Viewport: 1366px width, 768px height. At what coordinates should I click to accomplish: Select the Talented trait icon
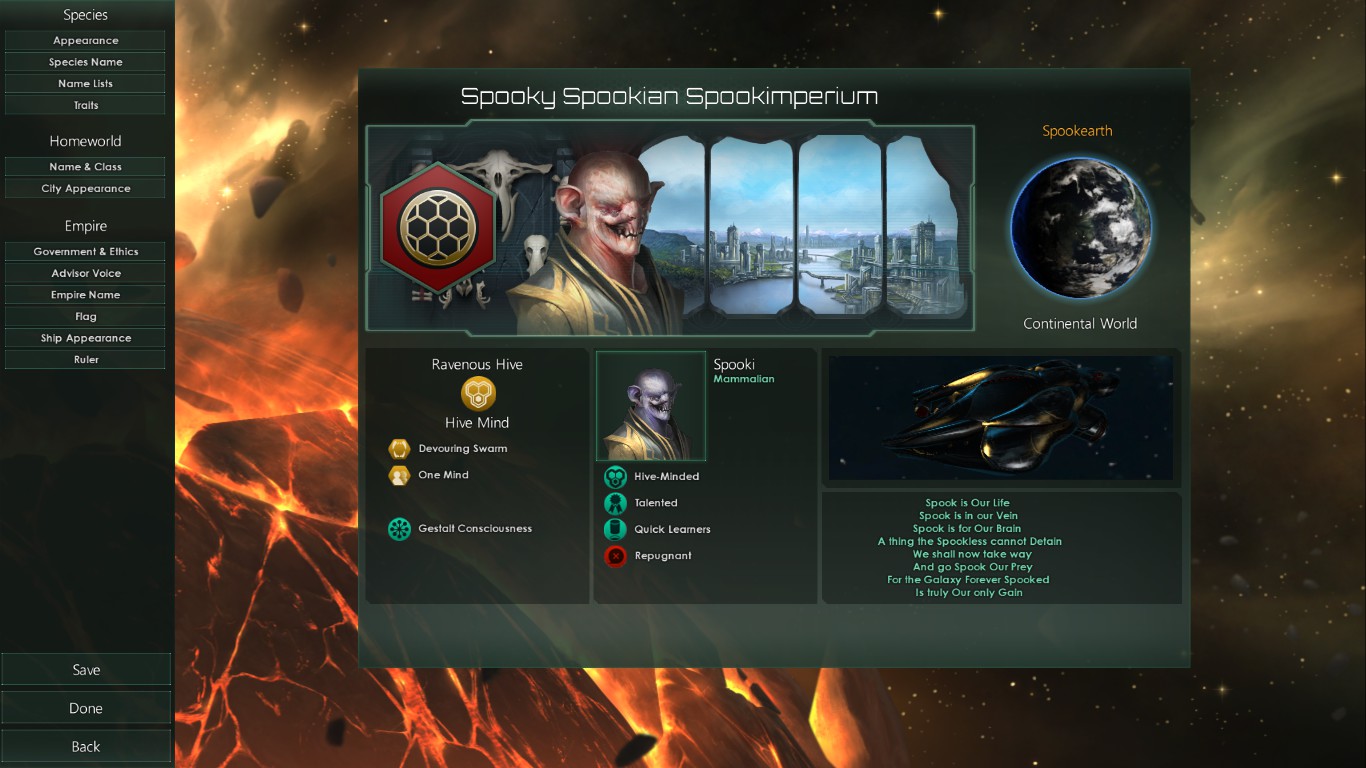[613, 502]
